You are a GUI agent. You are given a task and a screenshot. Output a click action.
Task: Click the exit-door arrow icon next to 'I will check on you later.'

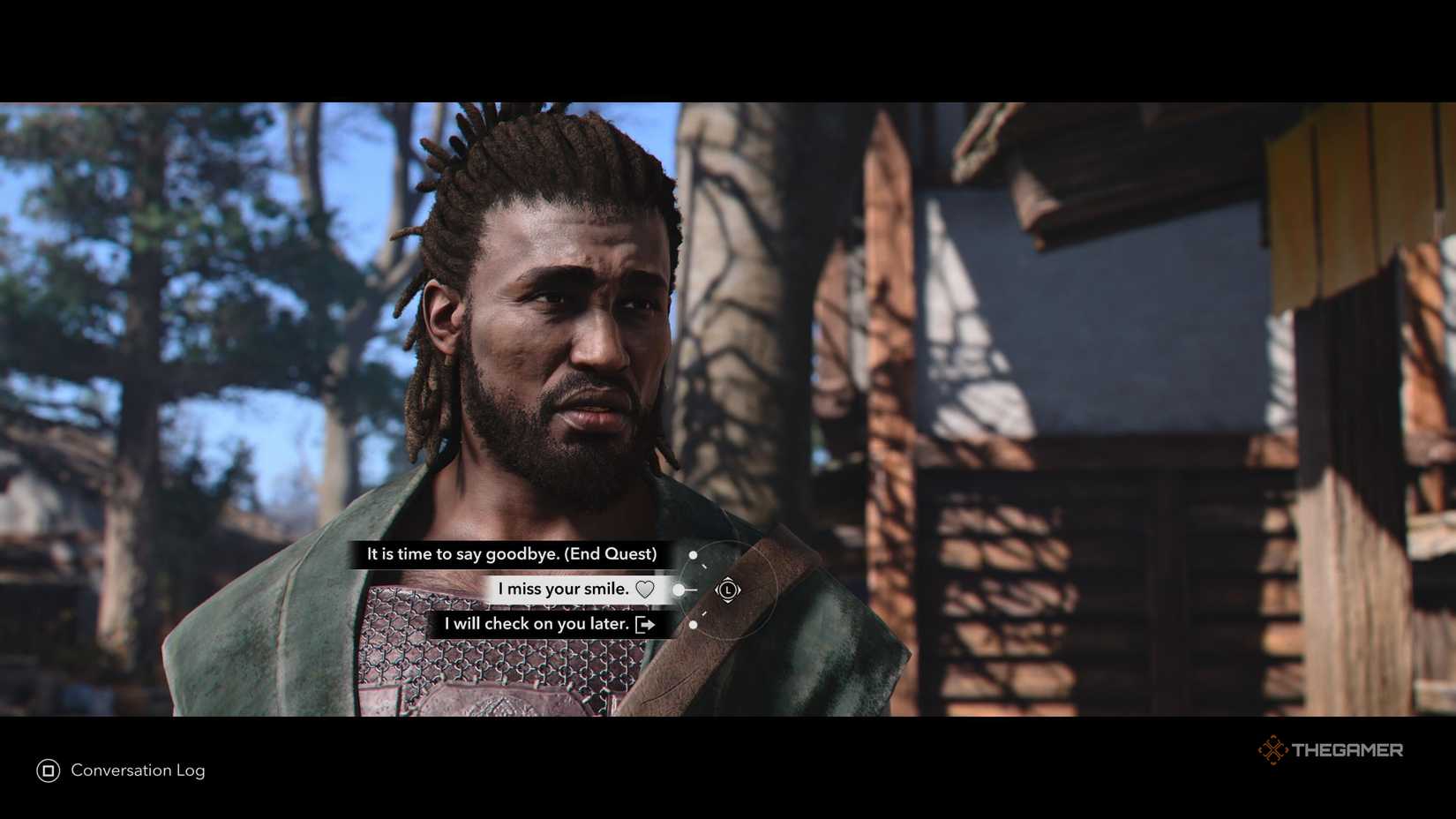pyautogui.click(x=647, y=624)
